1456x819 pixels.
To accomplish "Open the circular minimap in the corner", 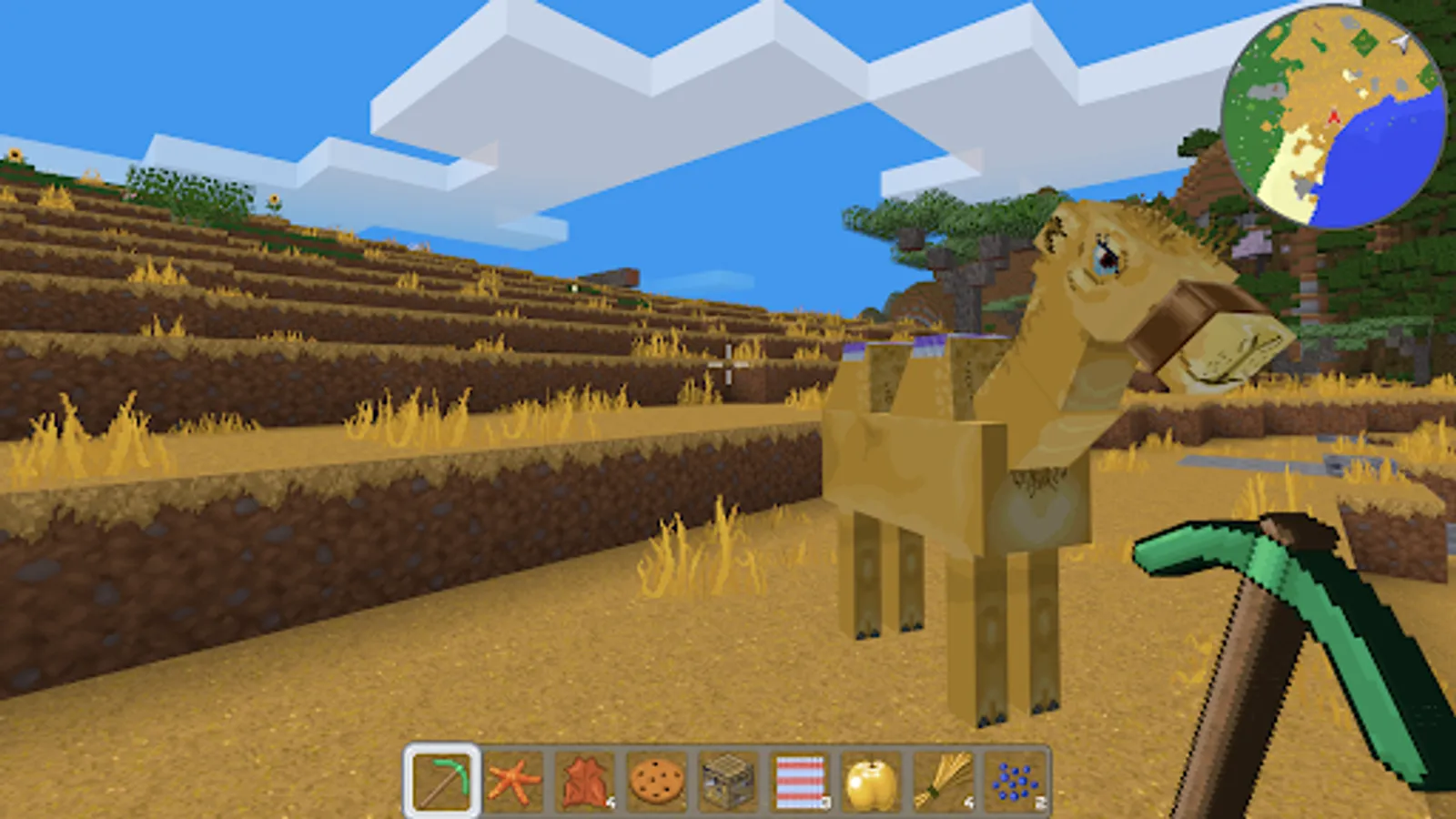I will 1334,109.
